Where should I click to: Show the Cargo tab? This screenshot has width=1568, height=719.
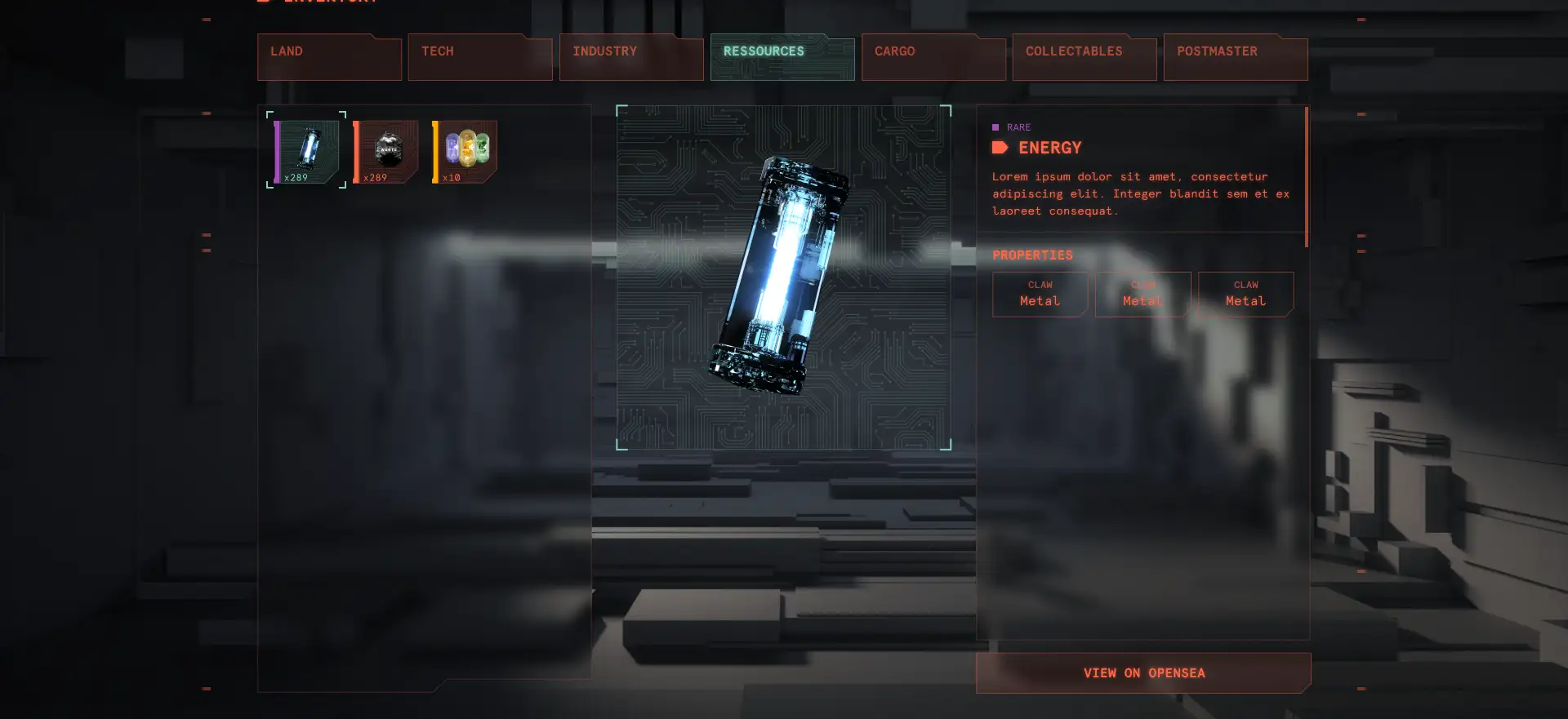point(933,57)
